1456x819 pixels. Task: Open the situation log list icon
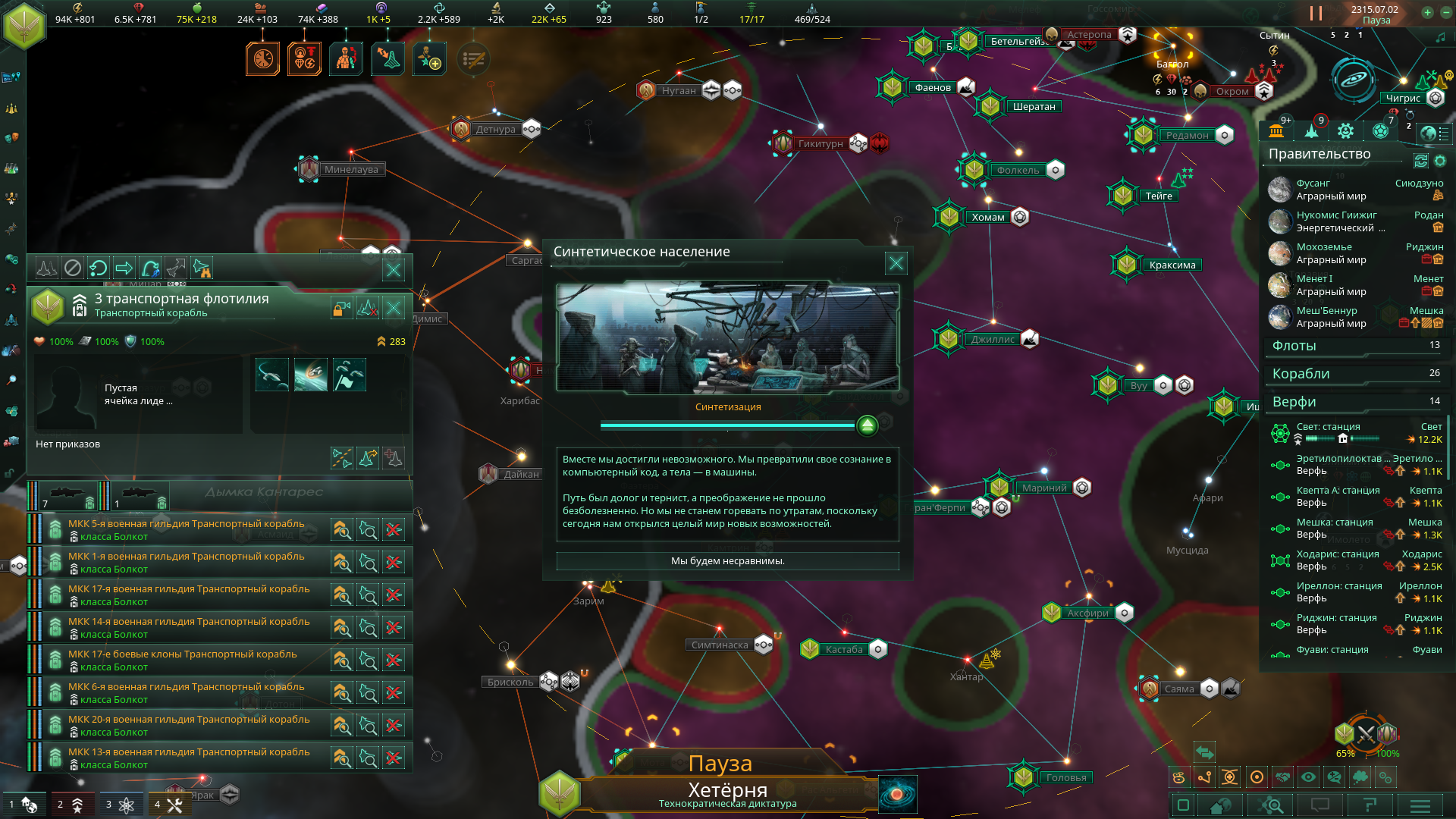point(473,59)
